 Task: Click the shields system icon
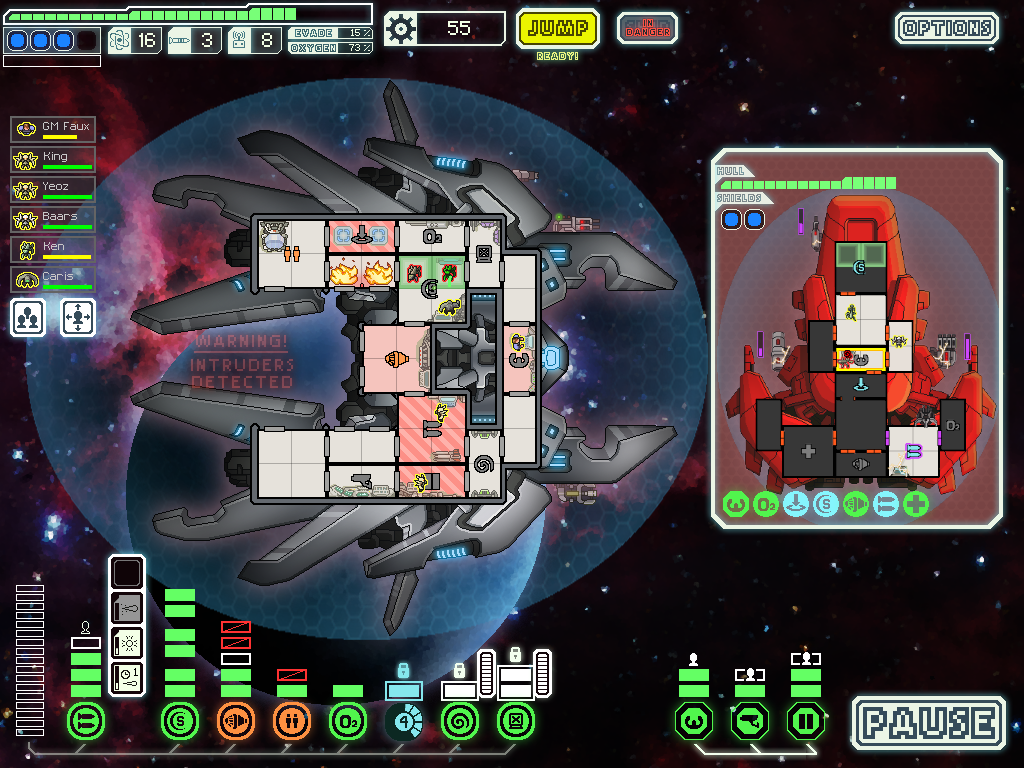pyautogui.click(x=180, y=721)
